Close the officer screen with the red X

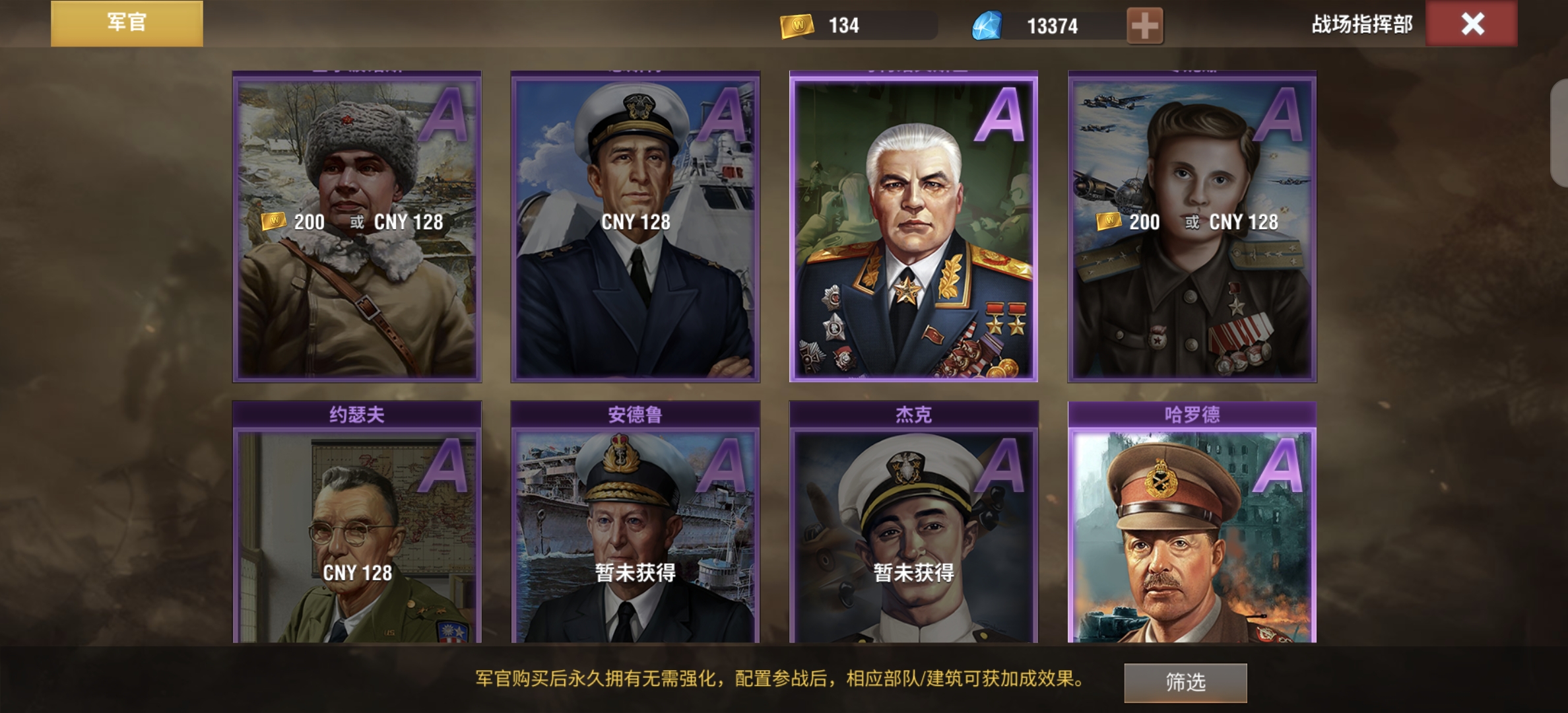(x=1471, y=24)
